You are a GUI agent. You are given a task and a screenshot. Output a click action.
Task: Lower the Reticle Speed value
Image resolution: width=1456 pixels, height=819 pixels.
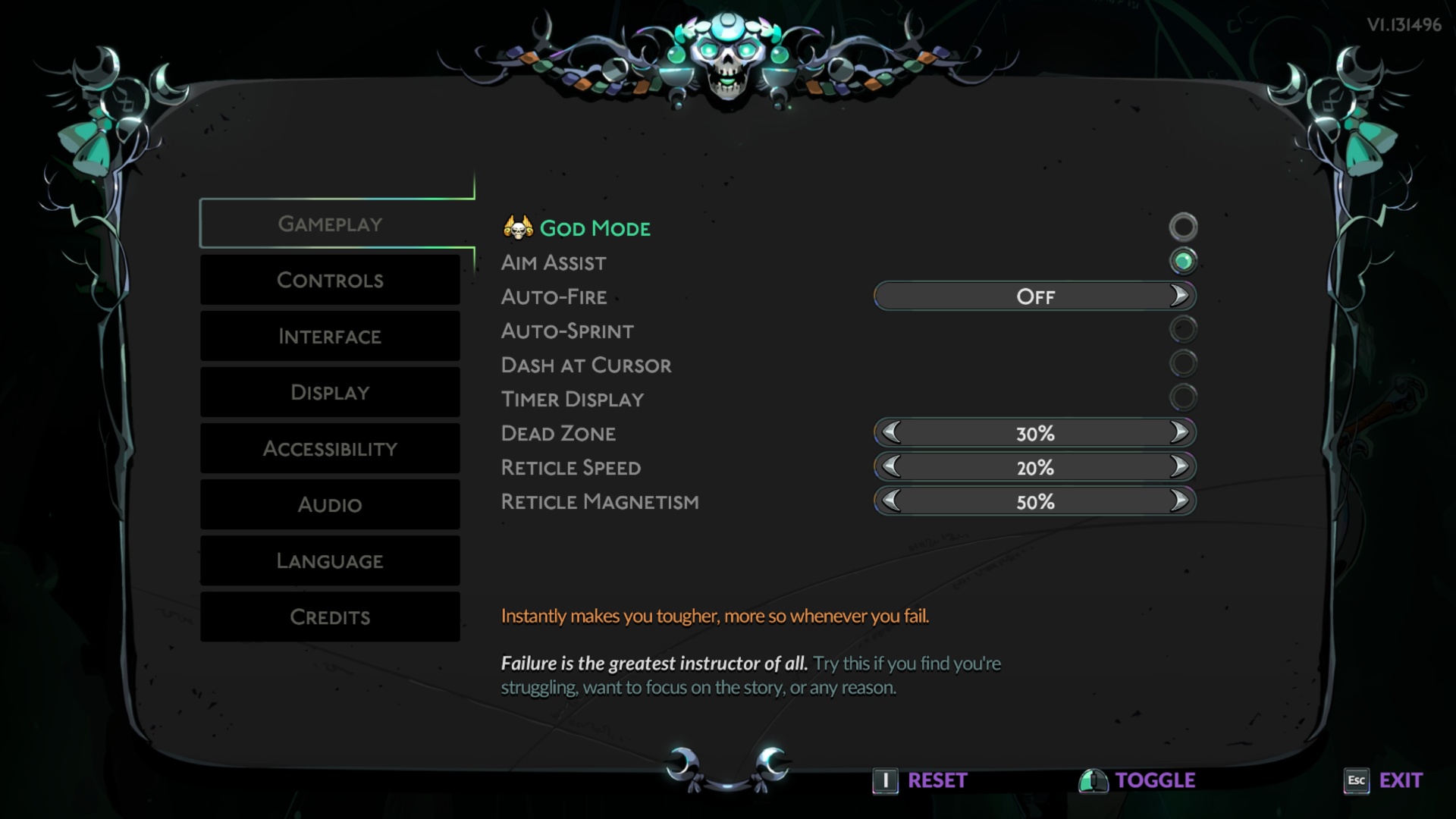coord(892,466)
